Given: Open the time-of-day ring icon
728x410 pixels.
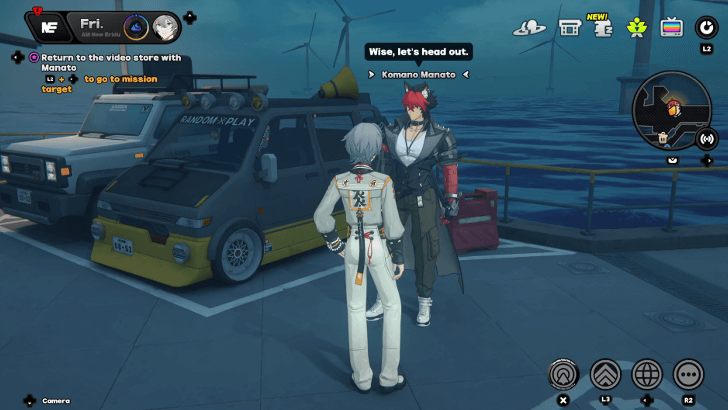Looking at the screenshot, I should 135,26.
